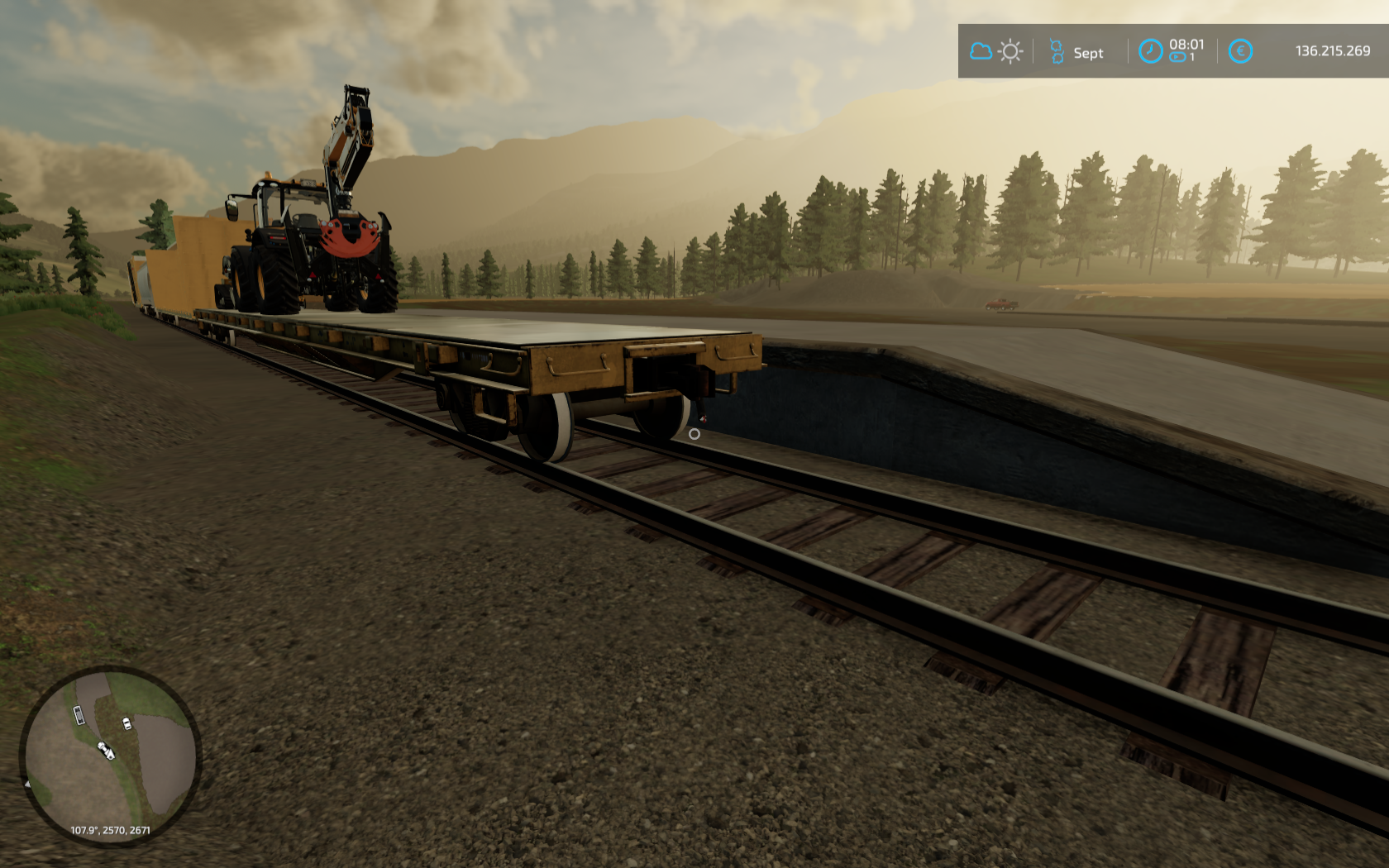Image resolution: width=1389 pixels, height=868 pixels.
Task: Click the clock time icon
Action: 1149,51
